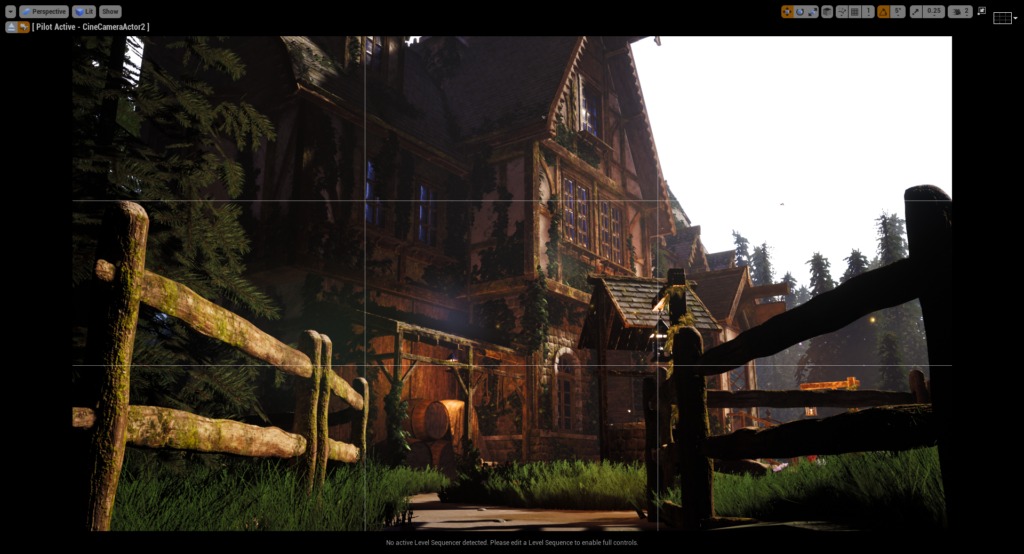Toggle the transform coordinate space cube
Image resolution: width=1024 pixels, height=554 pixels.
click(x=826, y=12)
